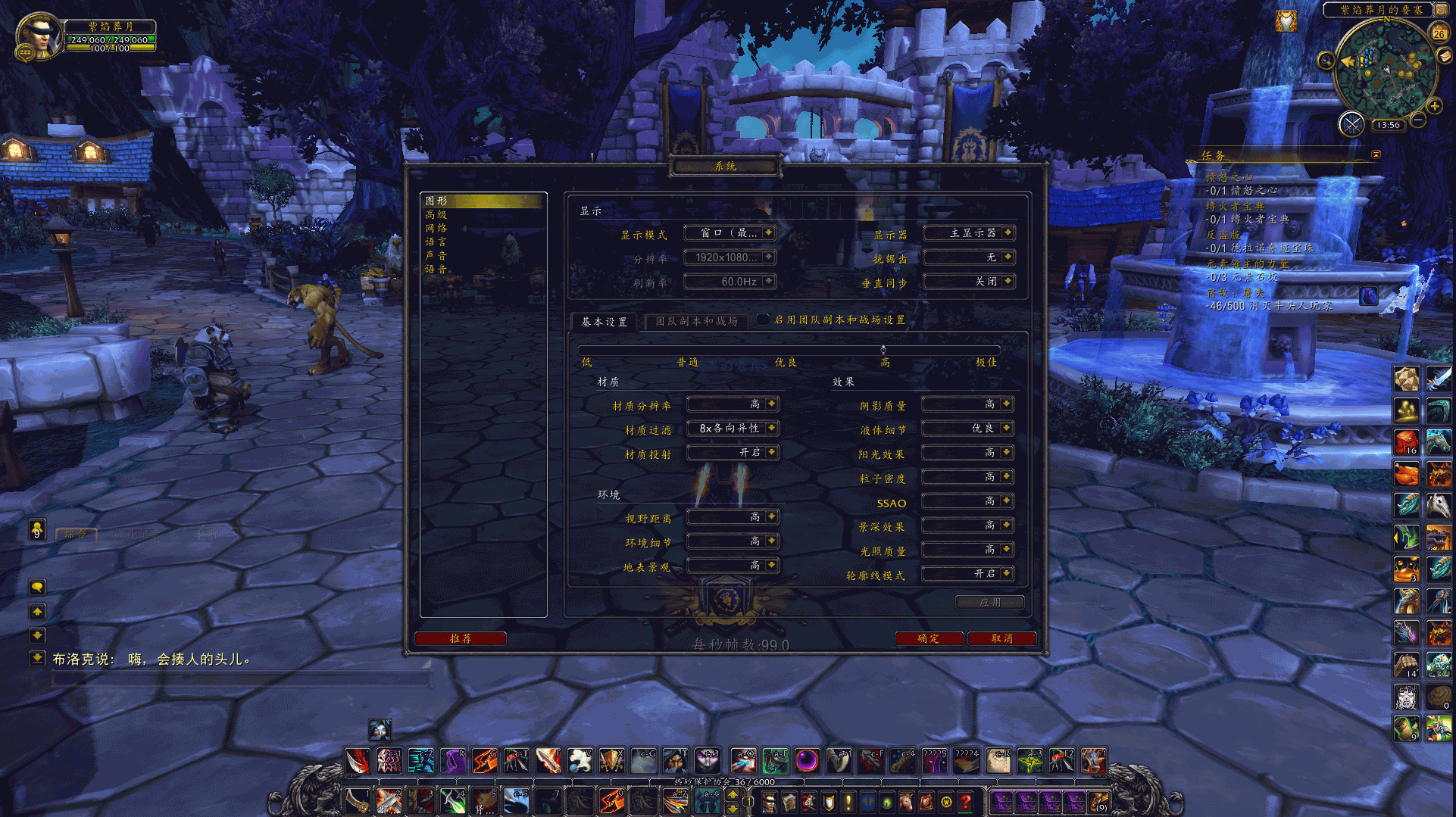Viewport: 1456px width, 817px height.
Task: Open the 声音 (Sound) settings section
Action: [x=436, y=256]
